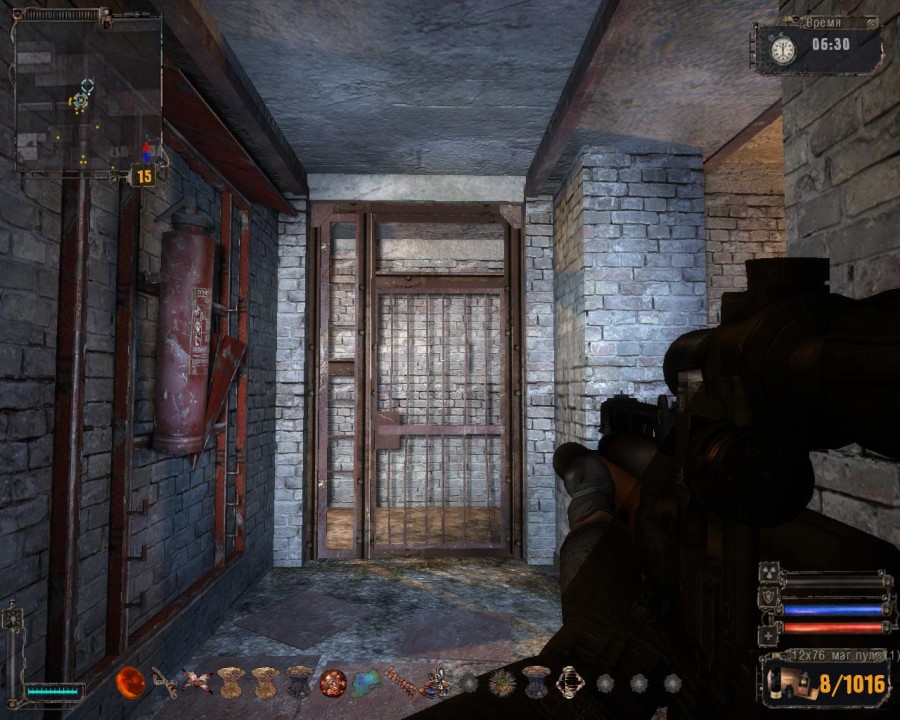Select the red speckled sphere artifact
The image size is (900, 720).
pyautogui.click(x=333, y=683)
